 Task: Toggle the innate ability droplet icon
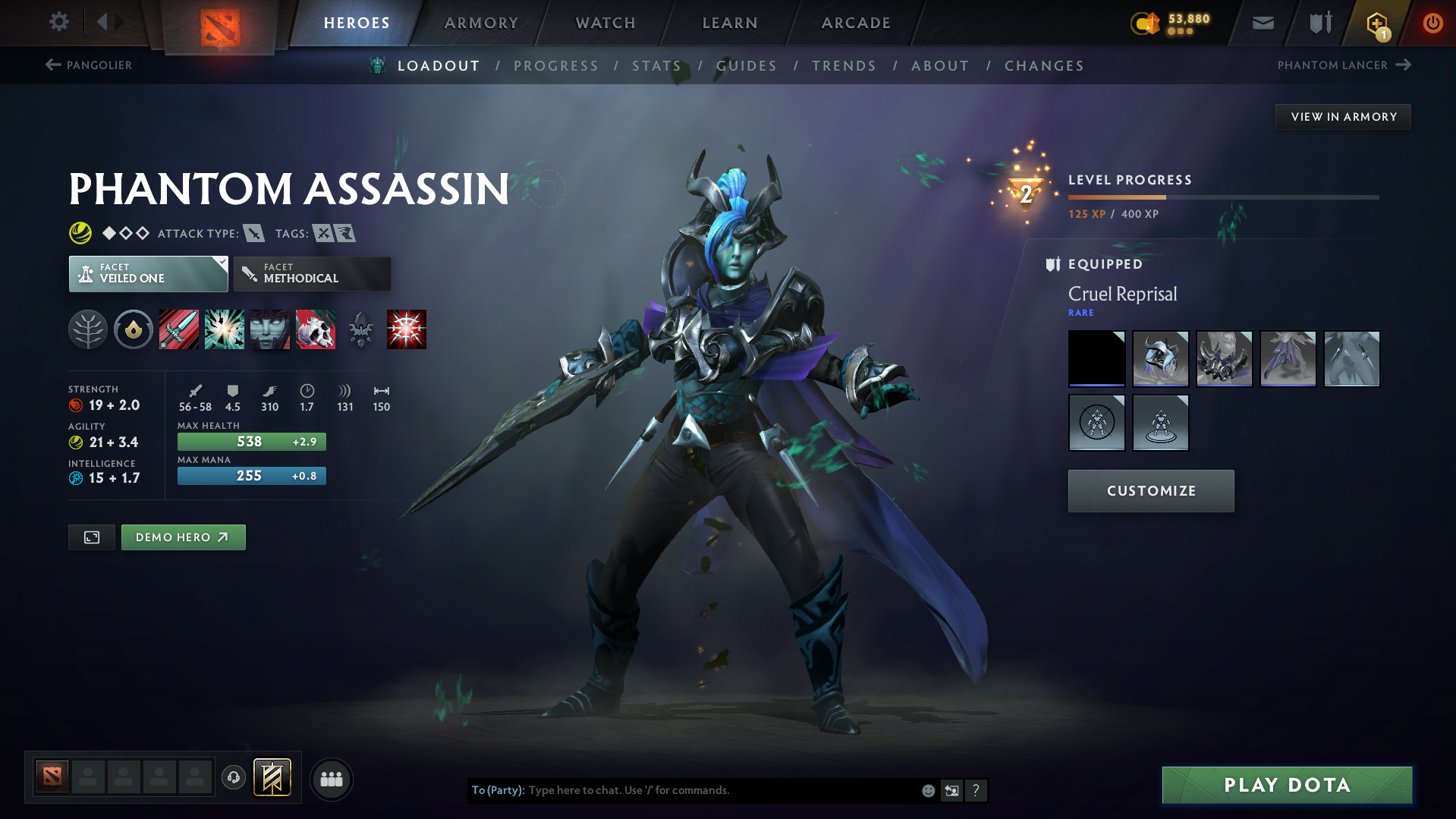pos(134,329)
